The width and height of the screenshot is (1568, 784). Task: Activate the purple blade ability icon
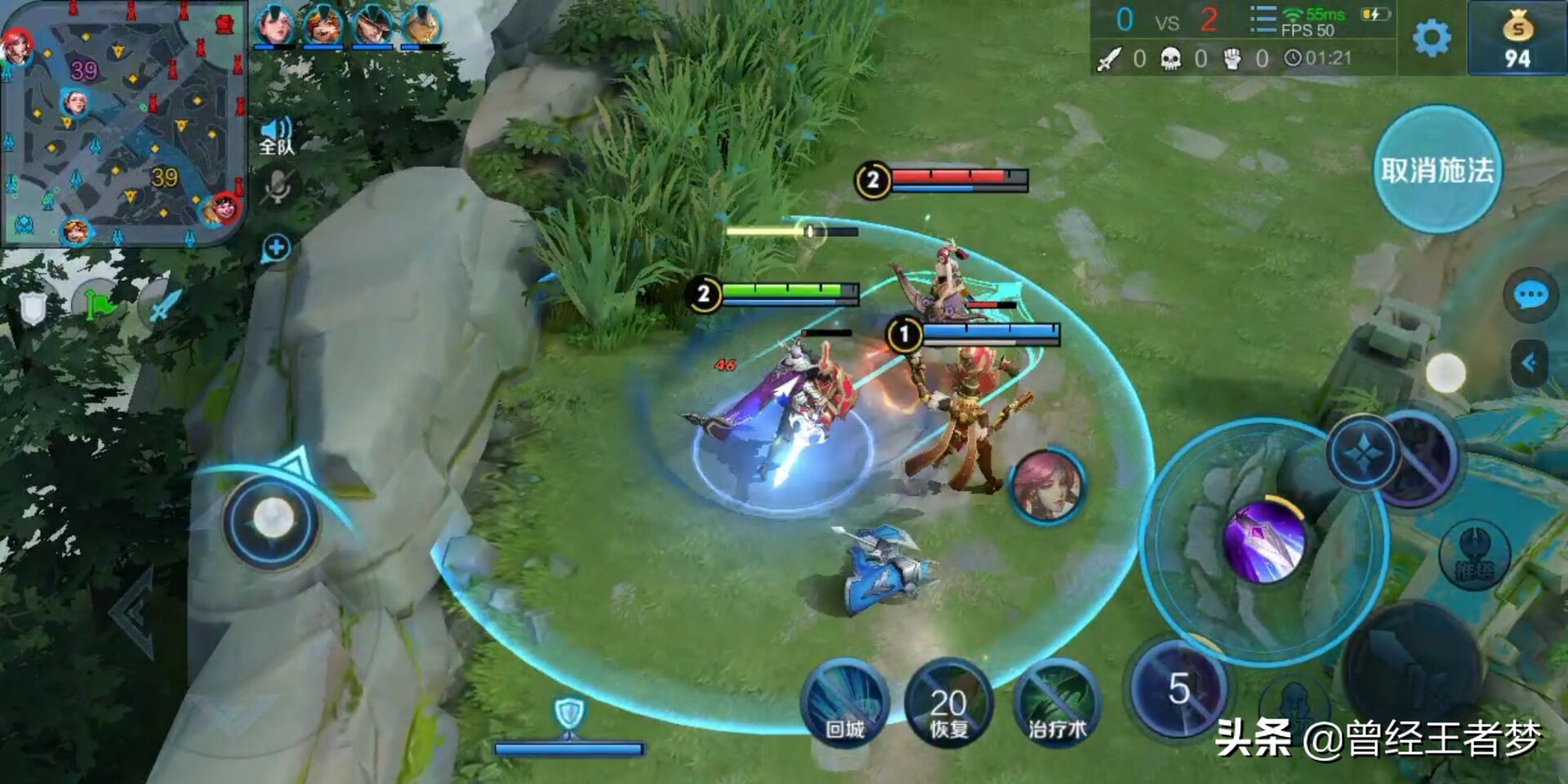(x=1263, y=542)
